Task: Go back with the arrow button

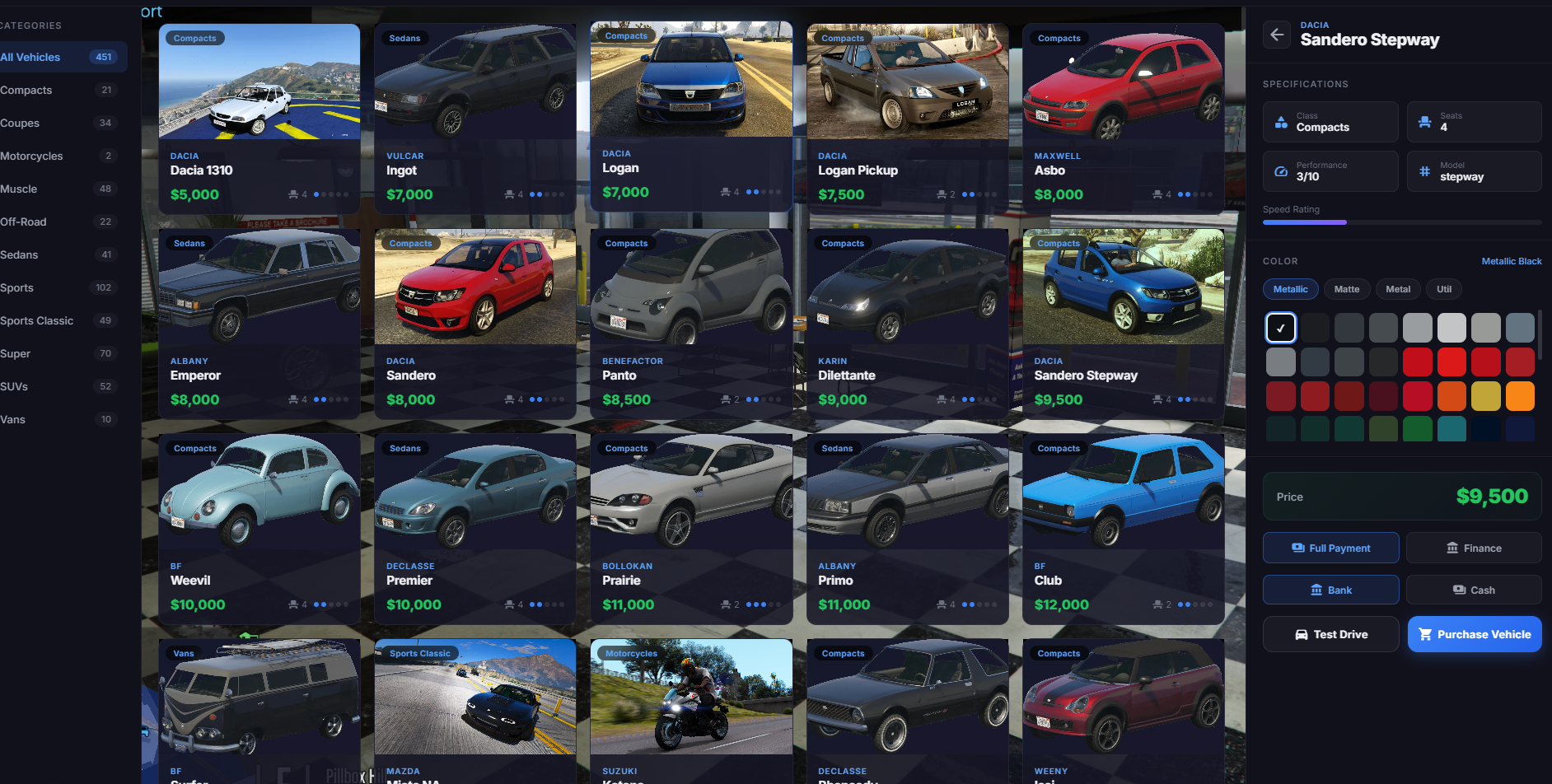Action: point(1276,35)
